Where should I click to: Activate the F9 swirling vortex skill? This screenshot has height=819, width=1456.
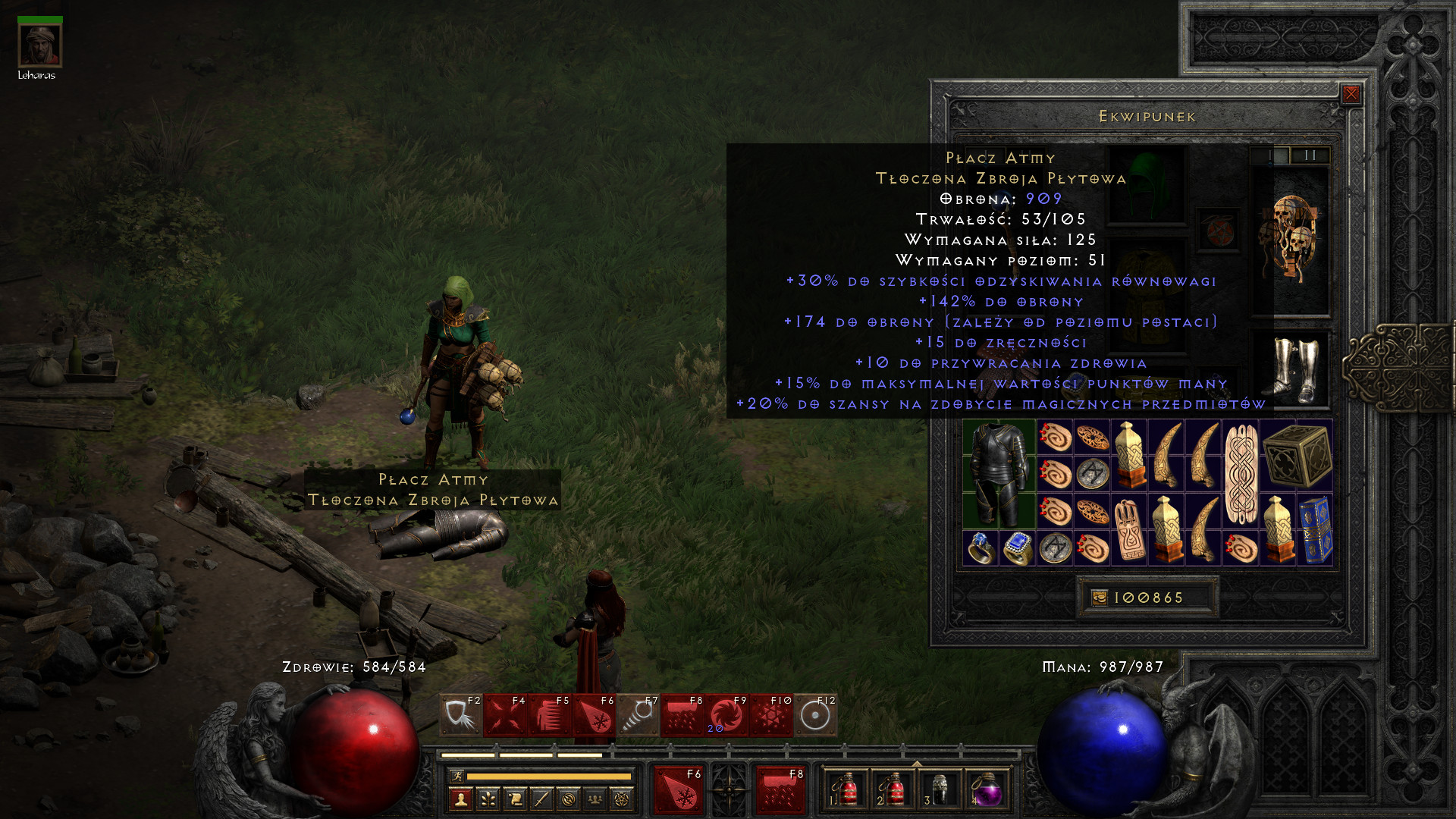(726, 716)
